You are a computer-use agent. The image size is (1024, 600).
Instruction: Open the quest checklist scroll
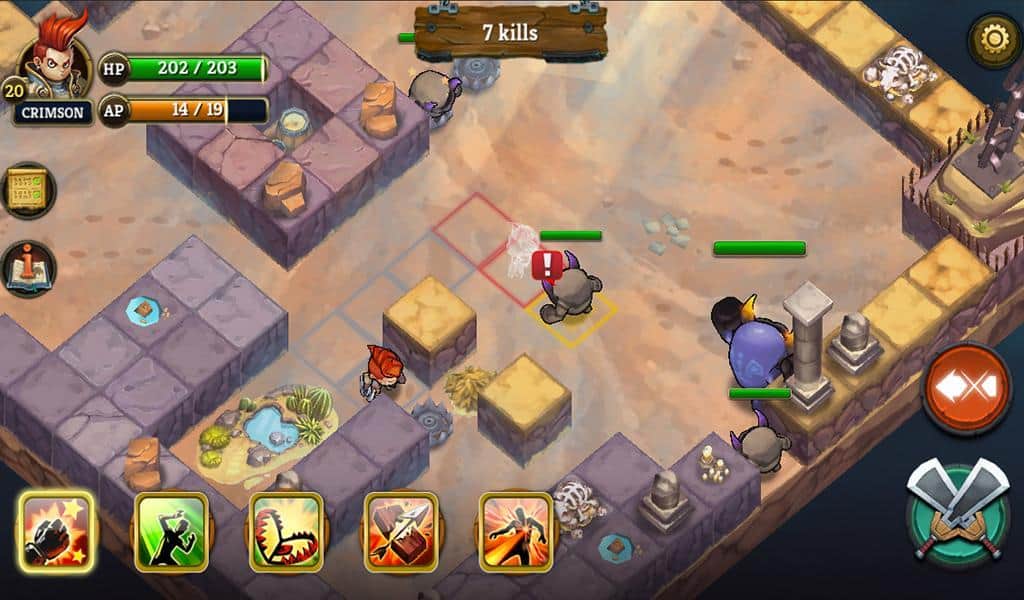(27, 190)
